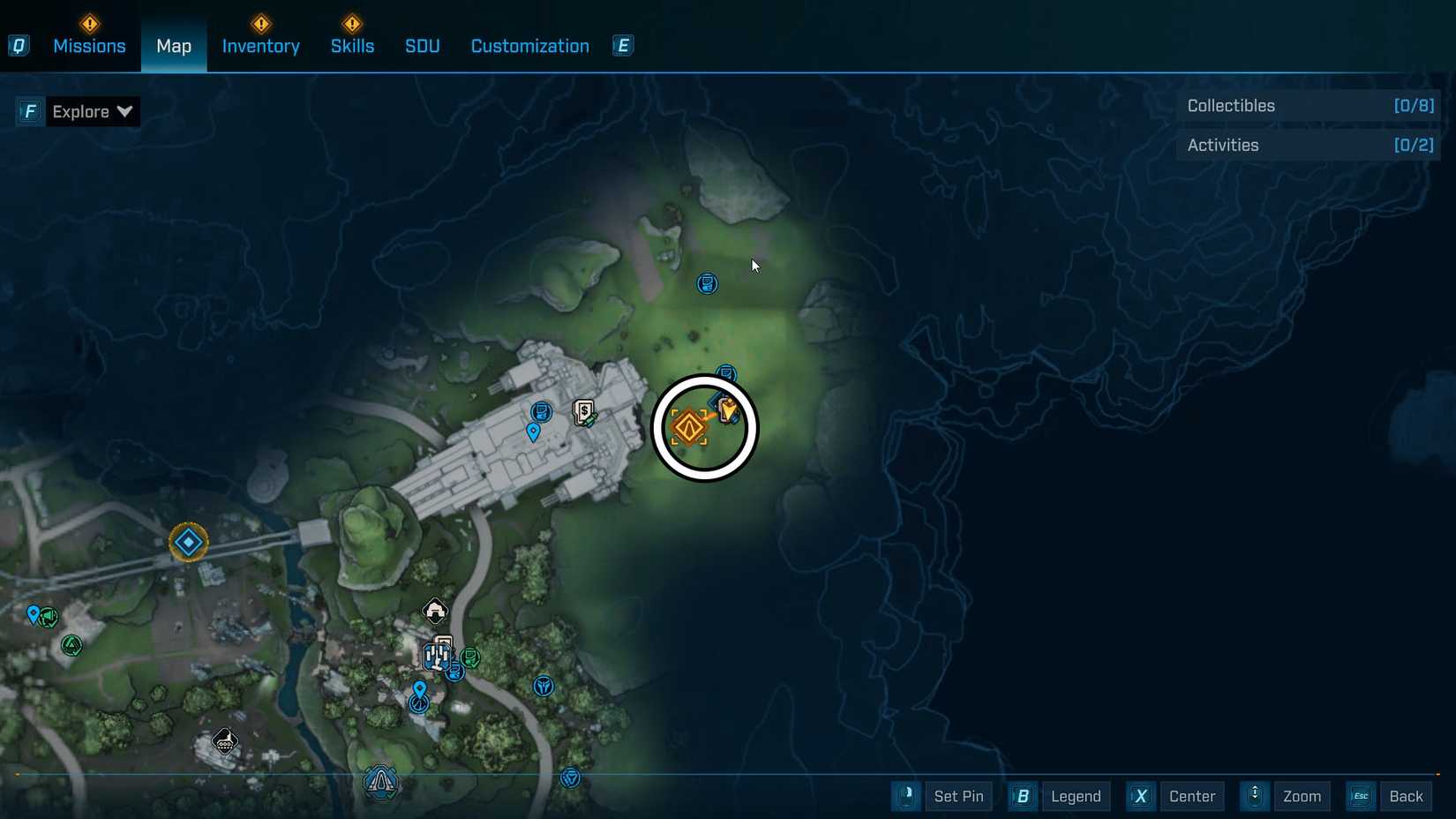Select the blue ECHO log icon at map top
1456x819 pixels.
click(707, 283)
